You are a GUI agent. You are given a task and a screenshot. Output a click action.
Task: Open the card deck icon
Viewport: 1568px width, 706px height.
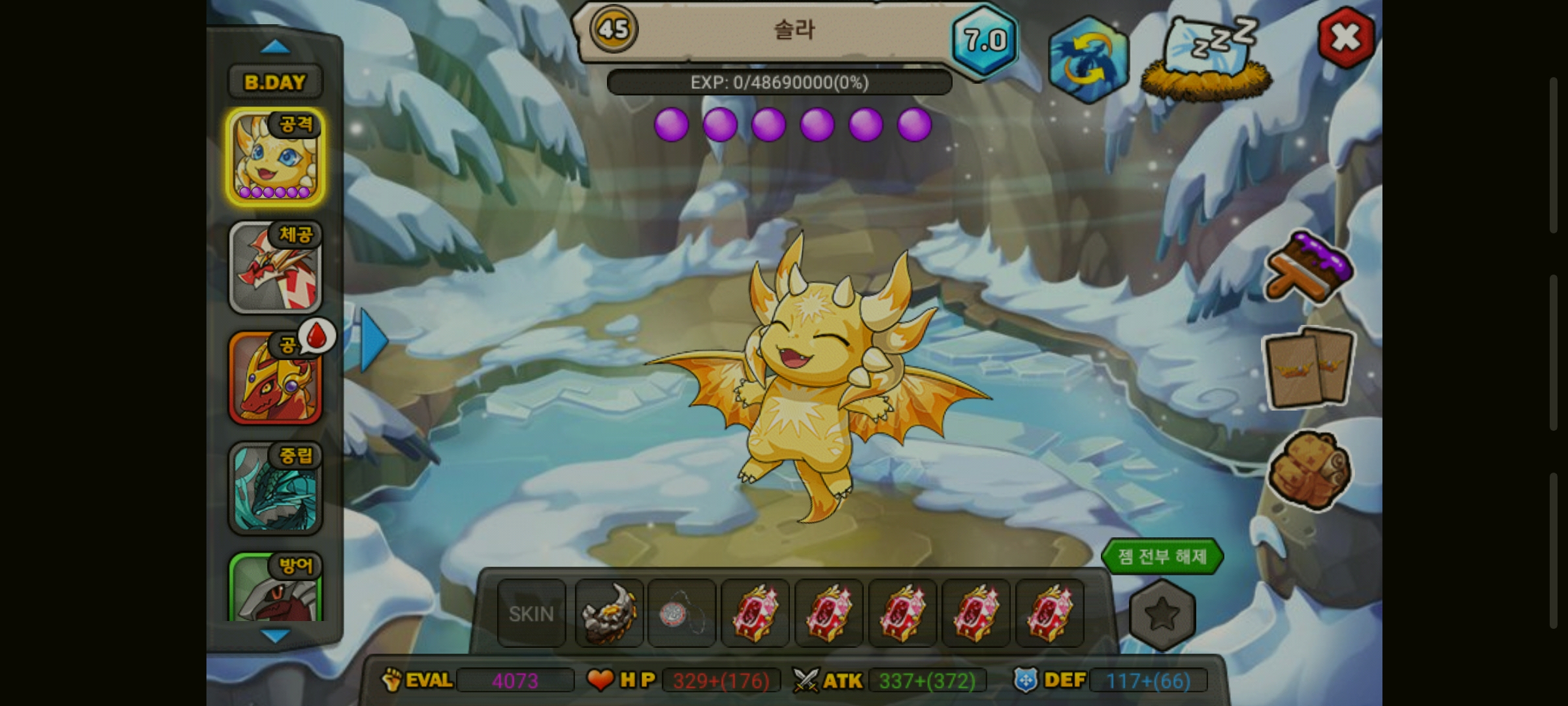coord(1309,369)
